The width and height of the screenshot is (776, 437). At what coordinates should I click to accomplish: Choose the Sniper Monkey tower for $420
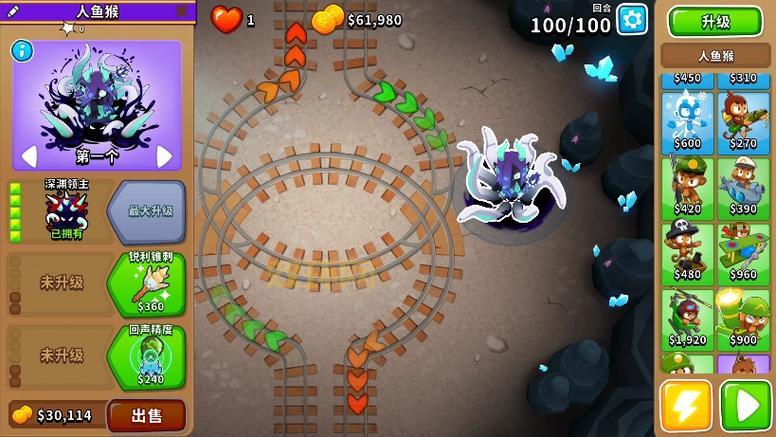point(686,188)
